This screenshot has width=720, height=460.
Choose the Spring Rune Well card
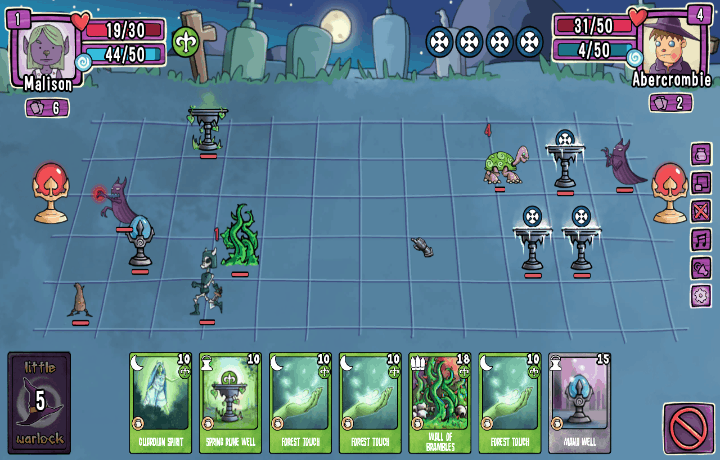tap(230, 402)
